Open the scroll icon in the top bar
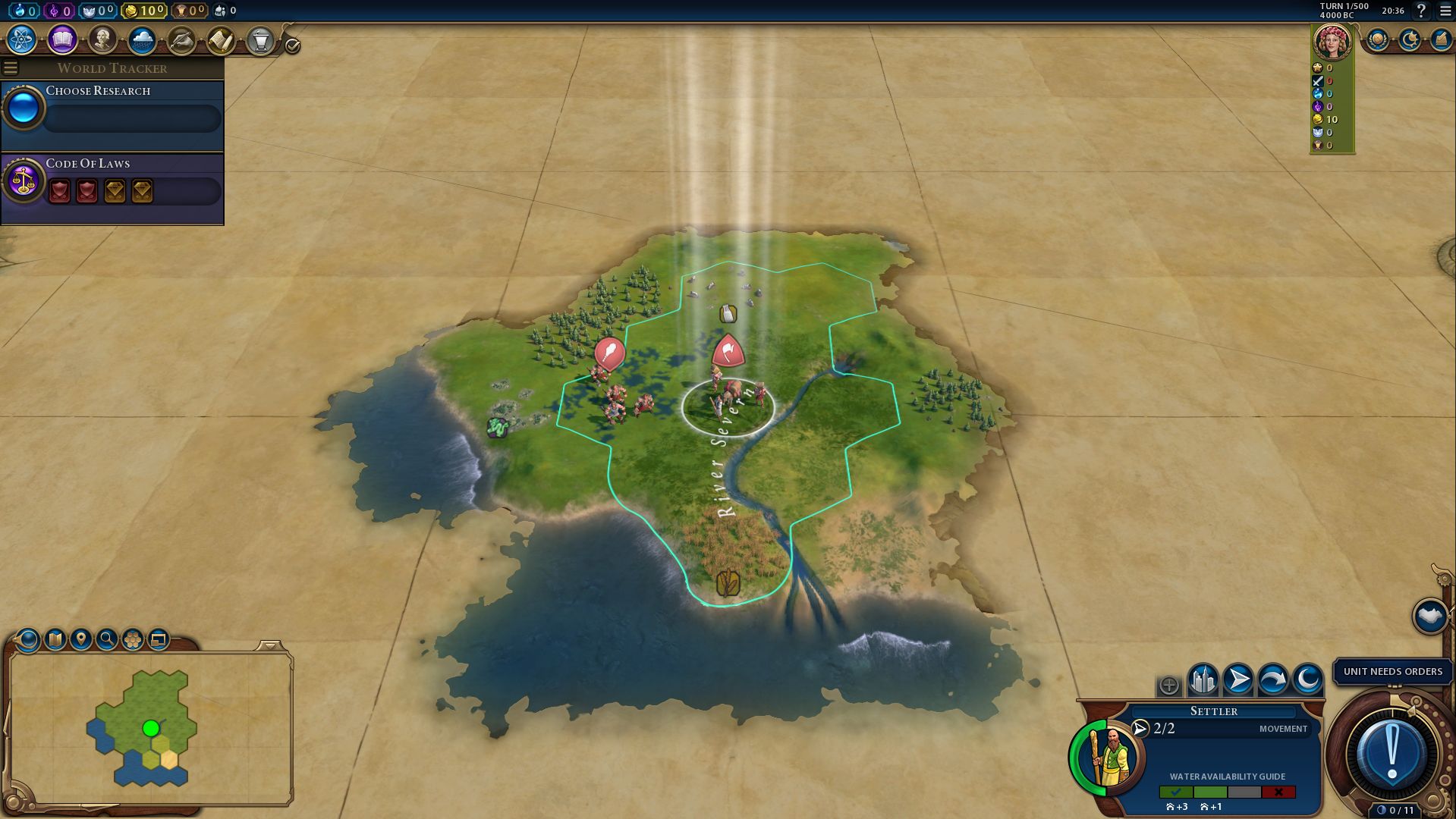1456x819 pixels. click(x=221, y=40)
